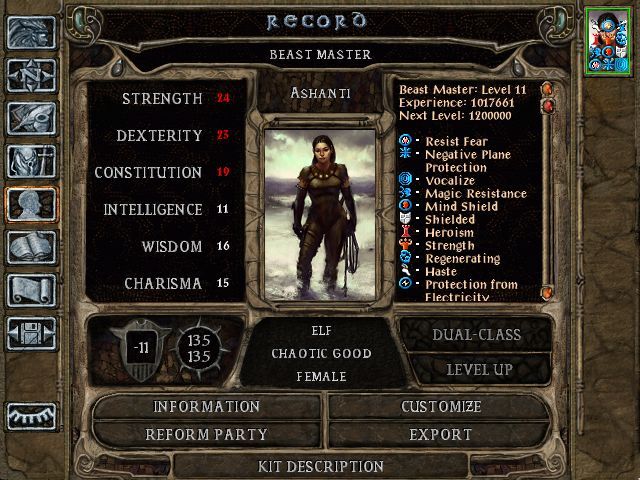The height and width of the screenshot is (480, 640).
Task: Click the Customize button
Action: coord(441,407)
